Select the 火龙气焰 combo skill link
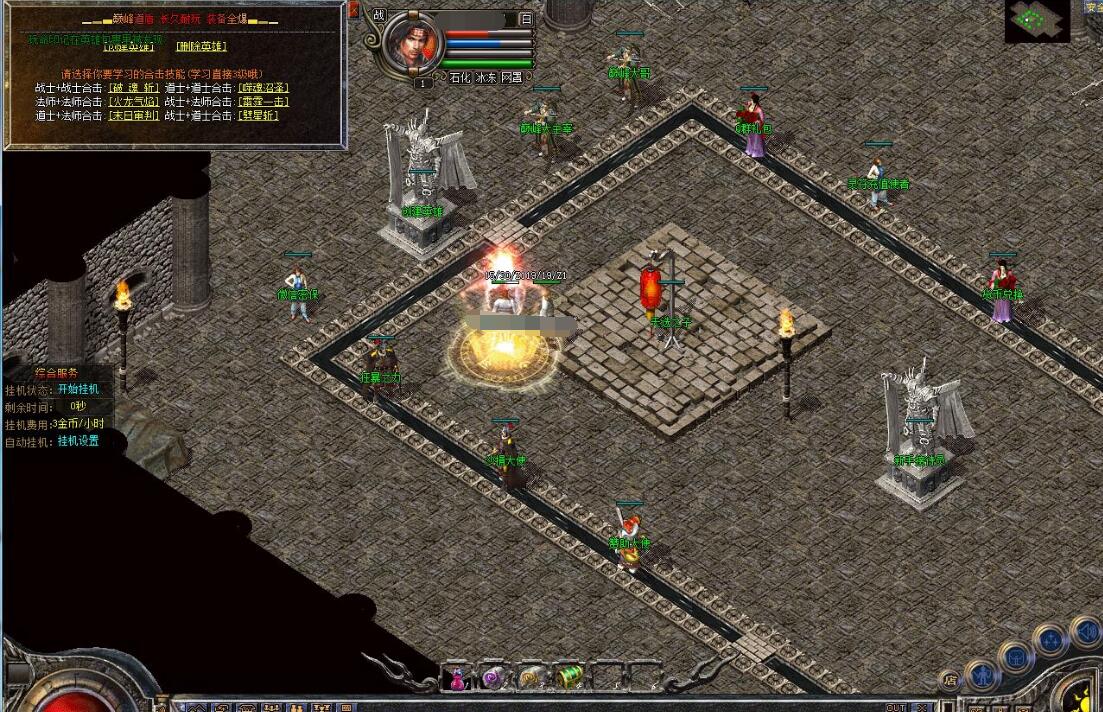The image size is (1103, 712). click(132, 101)
